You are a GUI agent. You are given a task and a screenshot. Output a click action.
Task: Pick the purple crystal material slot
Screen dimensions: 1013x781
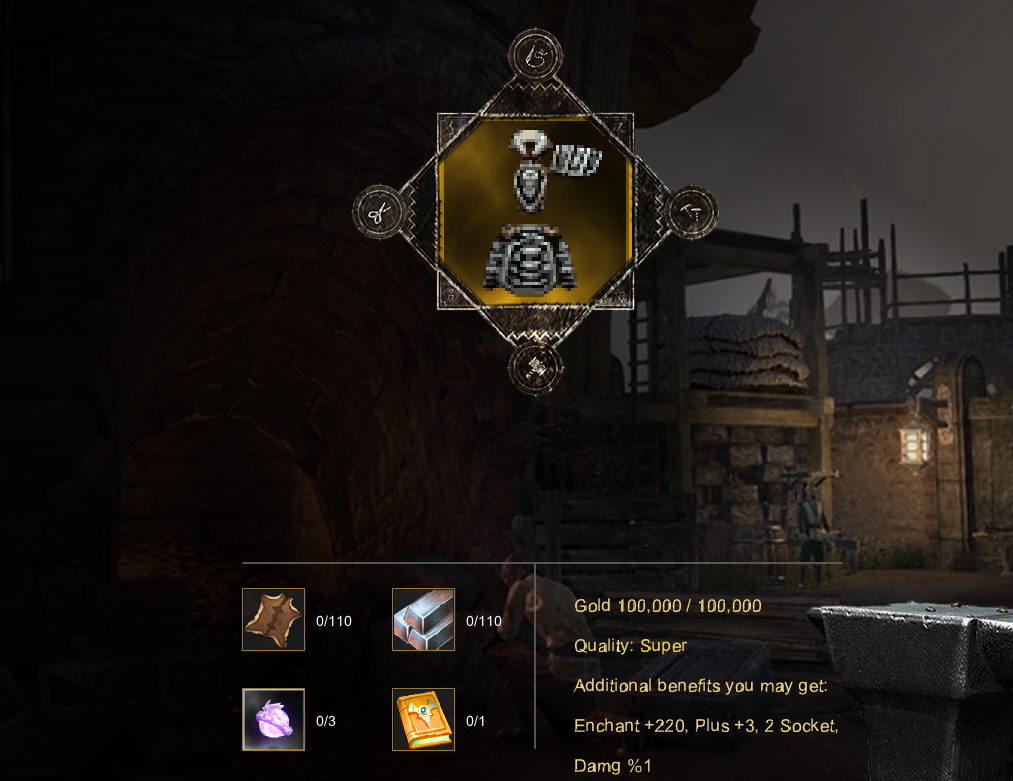[273, 719]
